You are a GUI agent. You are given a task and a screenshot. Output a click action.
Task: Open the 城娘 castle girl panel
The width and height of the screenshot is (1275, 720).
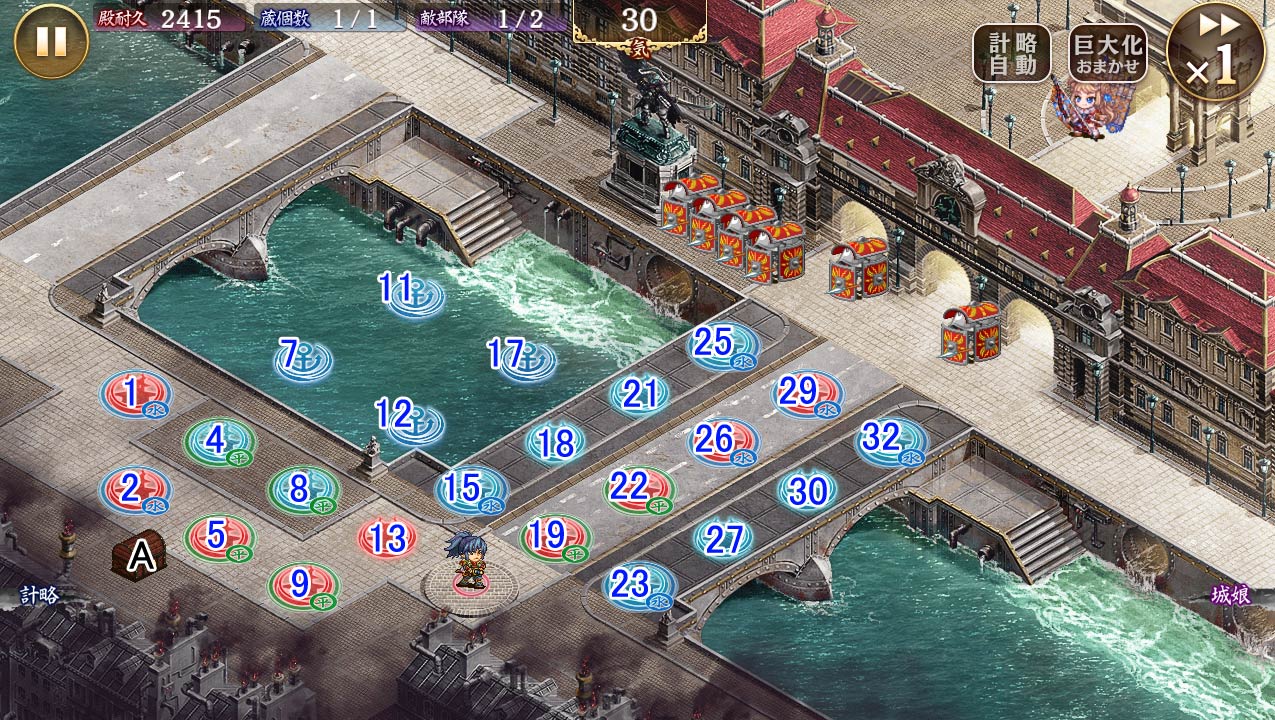(1230, 596)
